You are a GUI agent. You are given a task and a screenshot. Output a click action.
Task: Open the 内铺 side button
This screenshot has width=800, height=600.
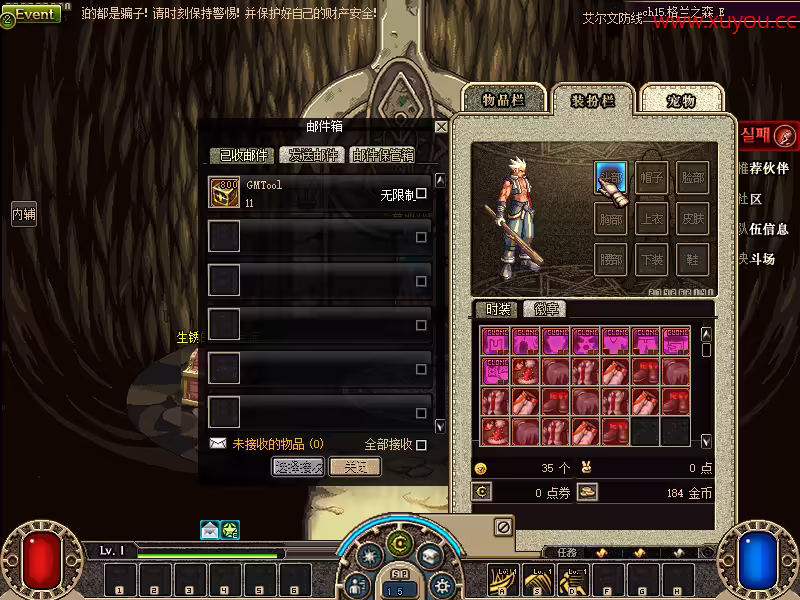(23, 213)
